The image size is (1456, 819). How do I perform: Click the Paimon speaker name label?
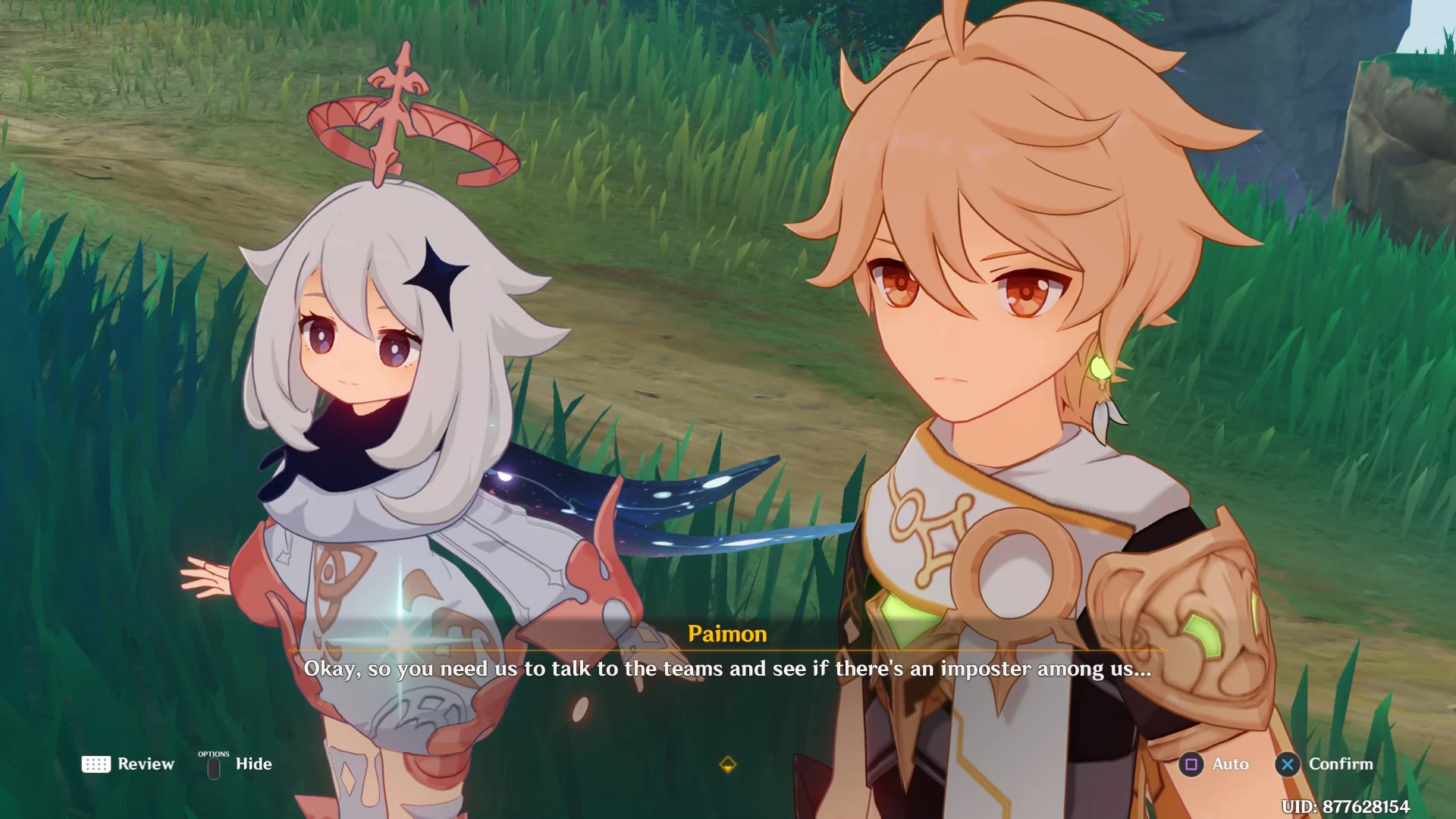point(727,634)
